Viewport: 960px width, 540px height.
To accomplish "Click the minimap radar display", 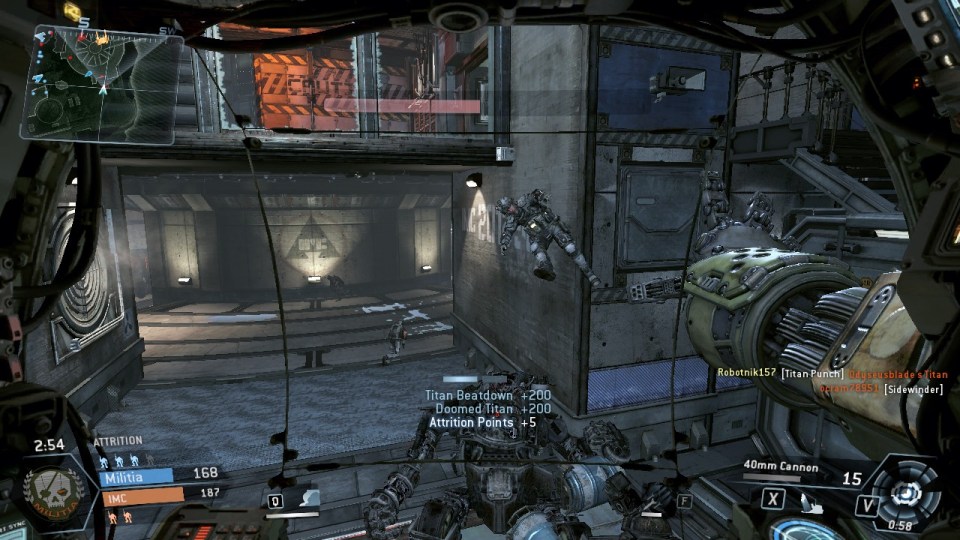I will click(100, 83).
